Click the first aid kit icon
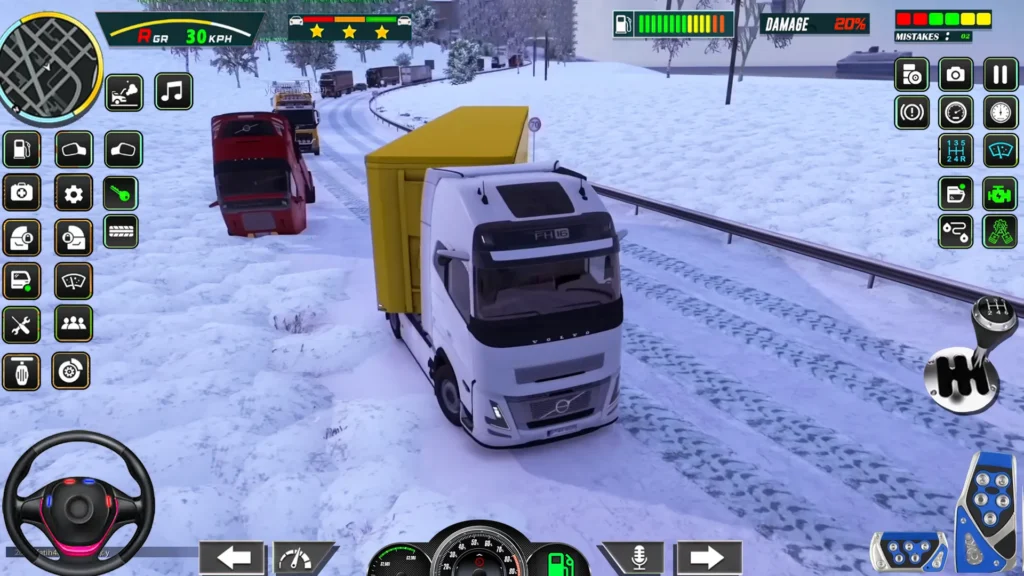The width and height of the screenshot is (1024, 576). (x=21, y=193)
